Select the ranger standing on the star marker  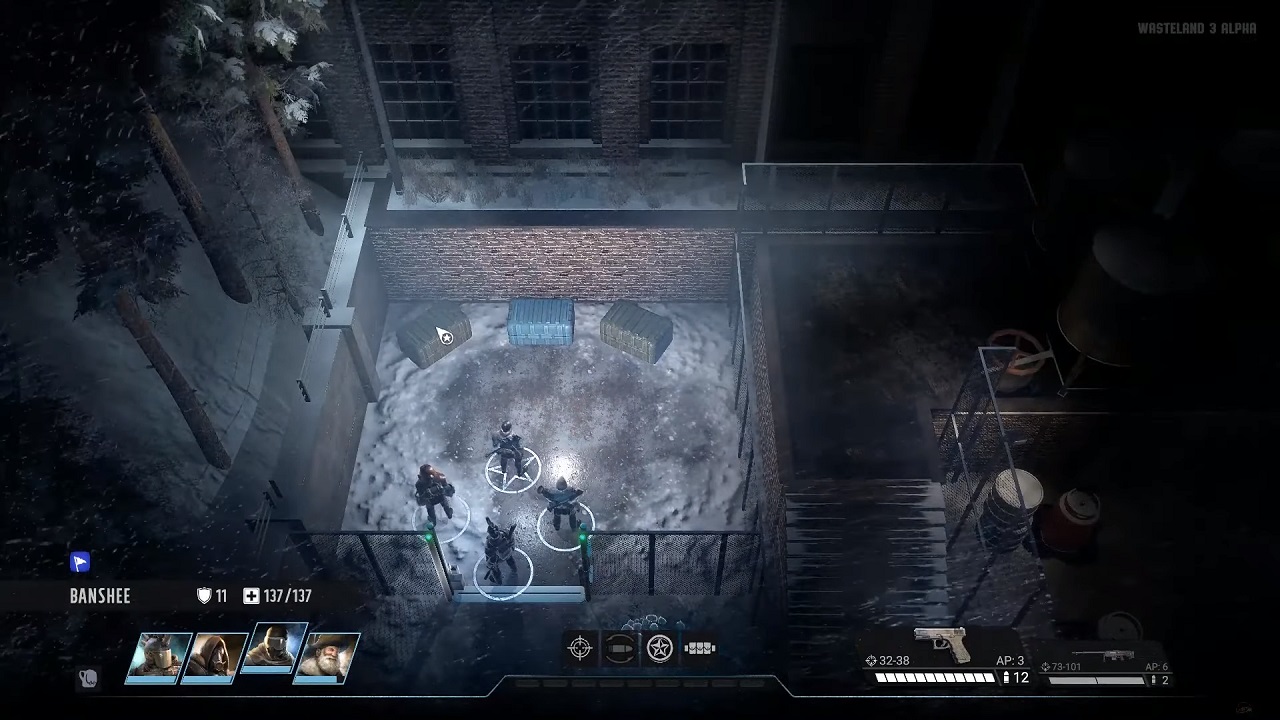[509, 450]
